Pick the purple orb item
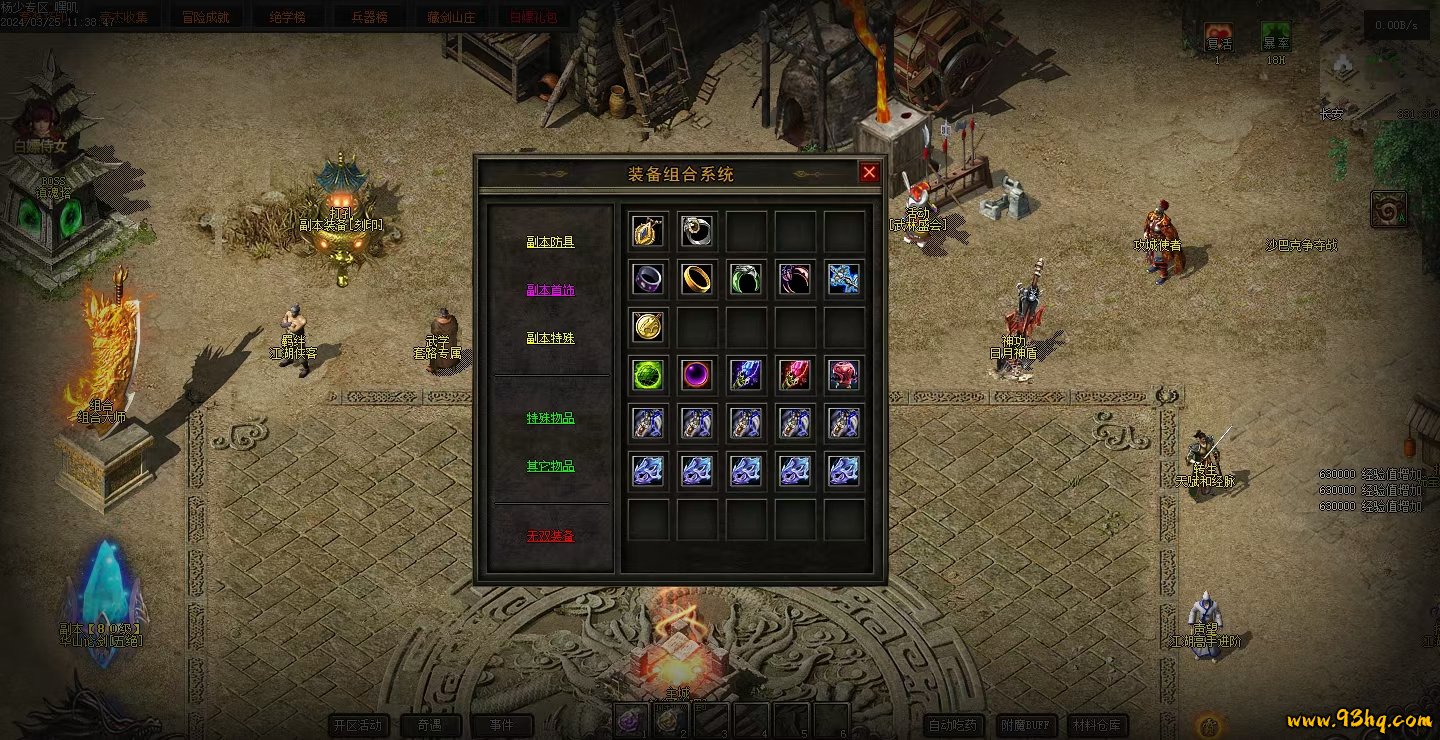This screenshot has height=740, width=1440. (697, 375)
